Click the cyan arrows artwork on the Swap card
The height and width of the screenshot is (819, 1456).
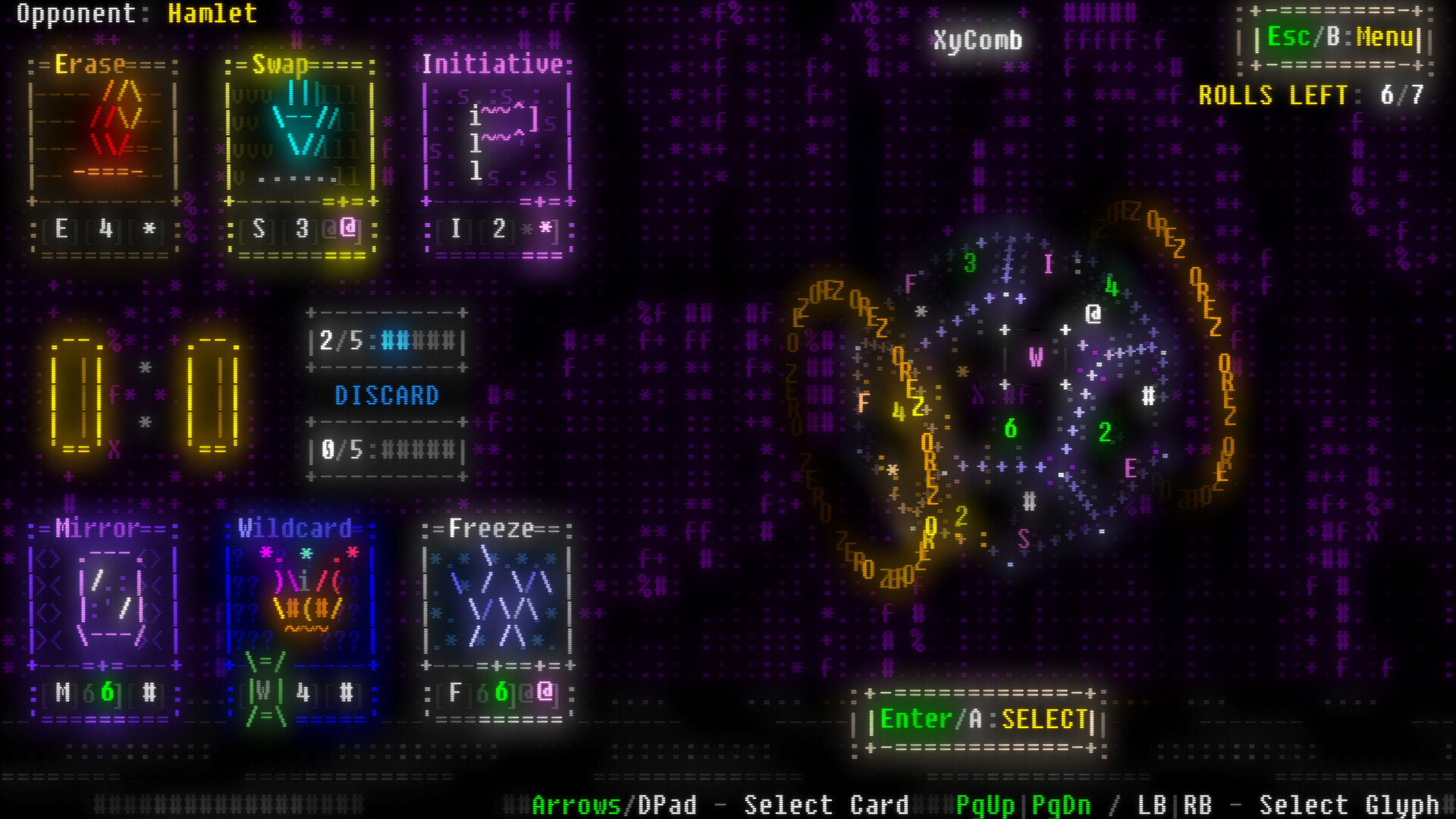[303, 121]
